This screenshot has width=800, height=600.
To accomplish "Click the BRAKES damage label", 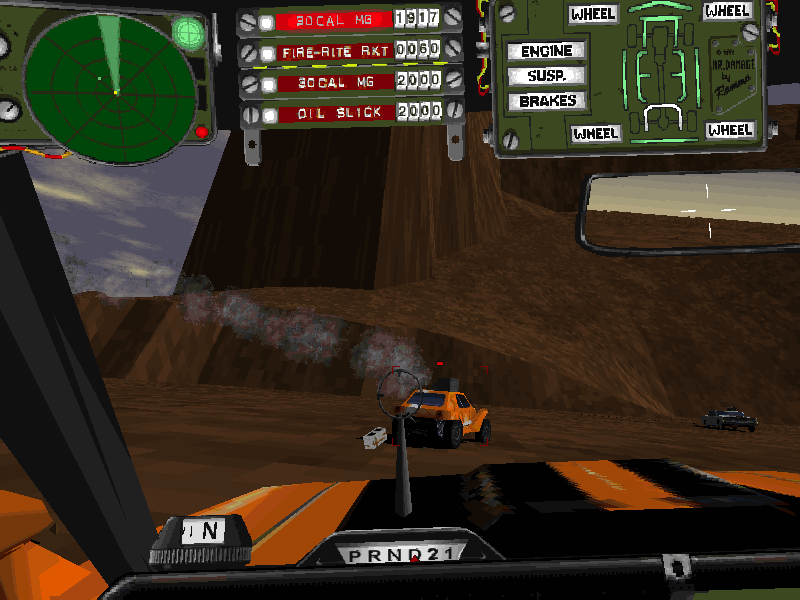I will pyautogui.click(x=547, y=101).
